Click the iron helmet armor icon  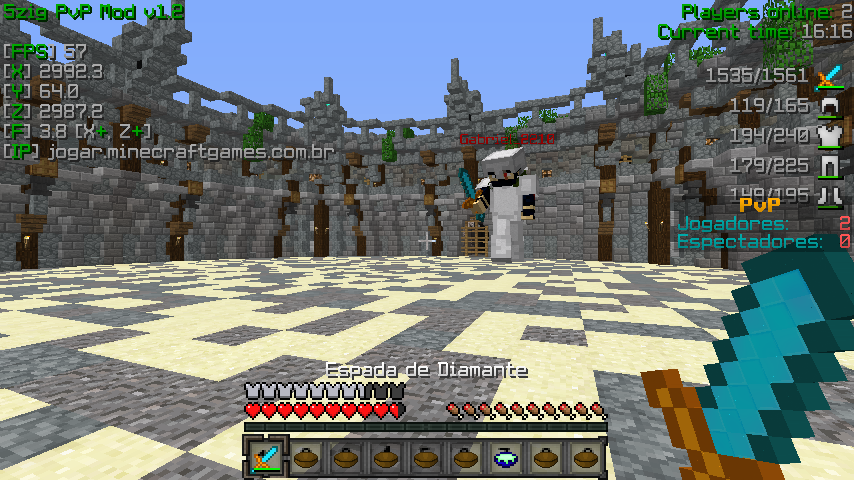[x=829, y=106]
